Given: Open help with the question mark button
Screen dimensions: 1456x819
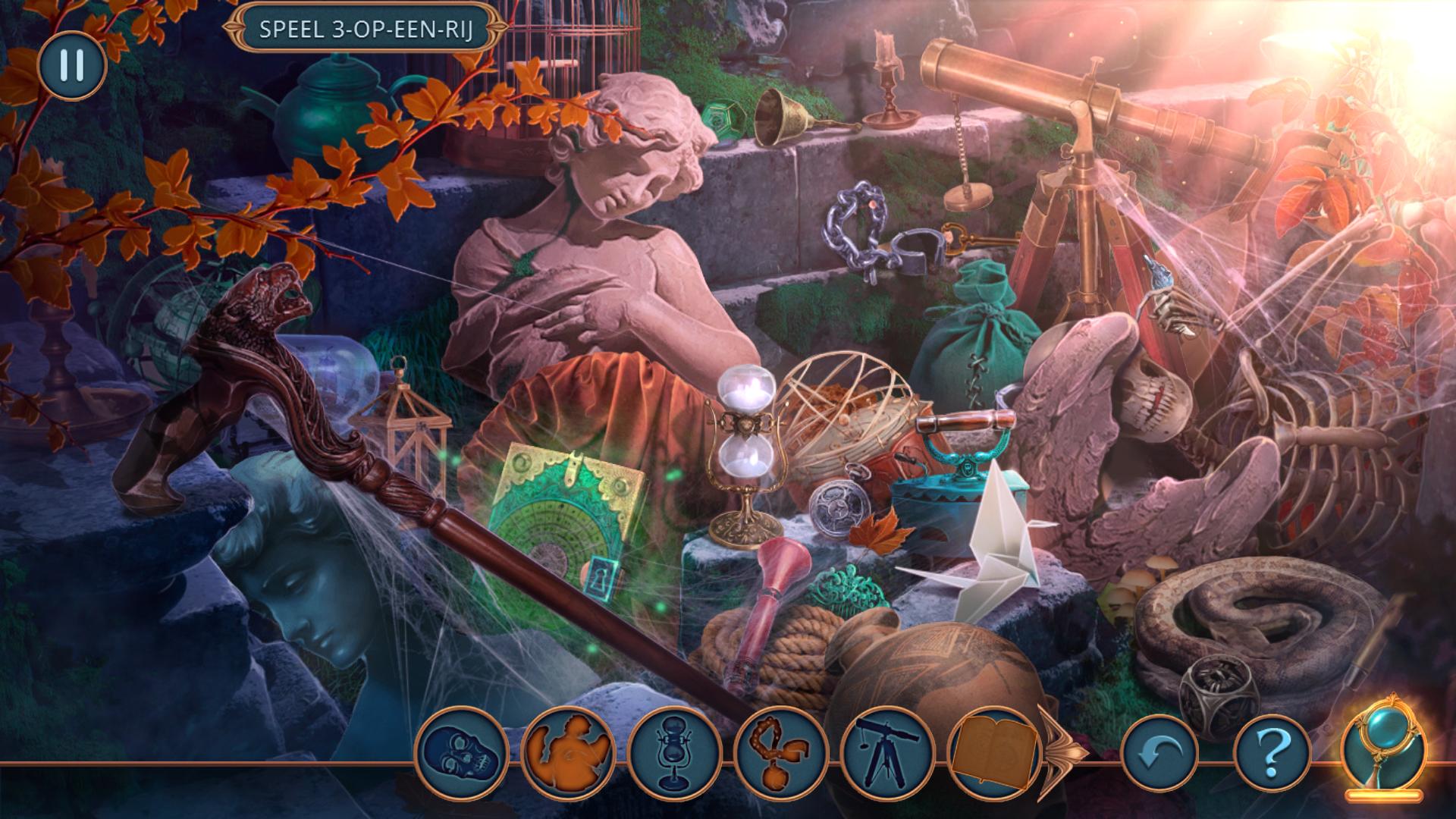Looking at the screenshot, I should pos(1272,752).
